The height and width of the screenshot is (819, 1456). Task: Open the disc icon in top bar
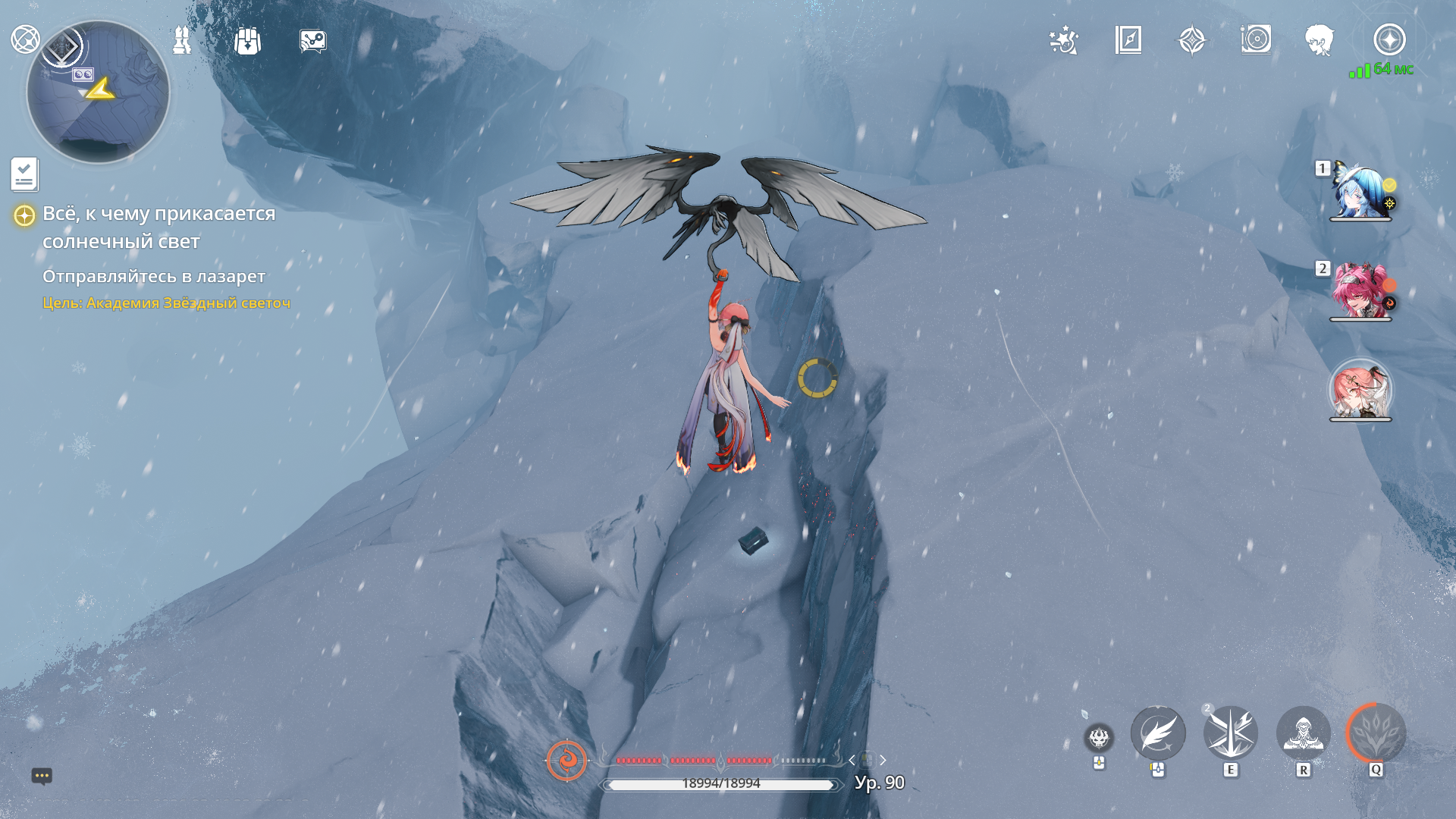tap(1256, 39)
